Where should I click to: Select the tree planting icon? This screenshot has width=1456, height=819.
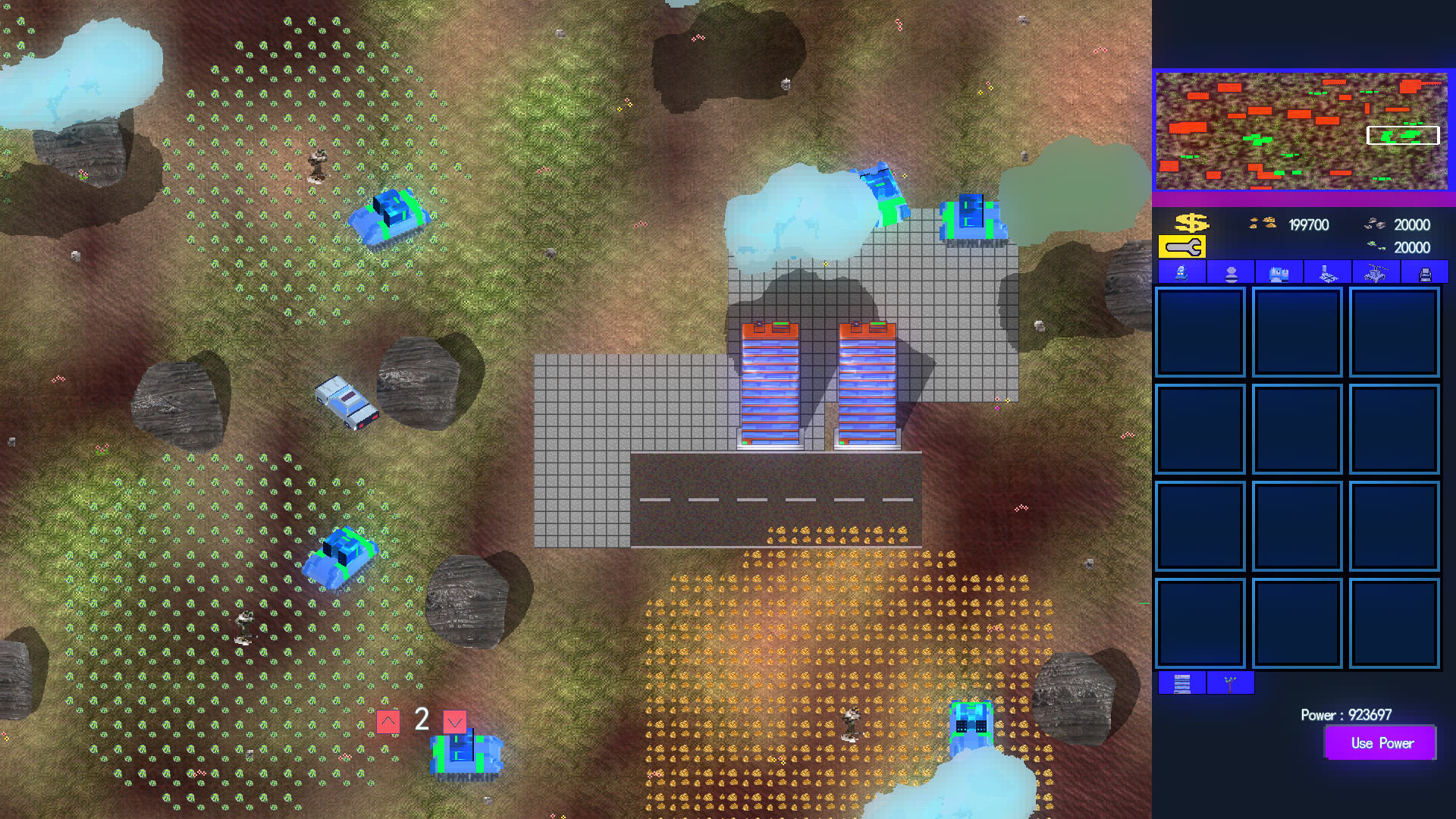click(x=1230, y=683)
